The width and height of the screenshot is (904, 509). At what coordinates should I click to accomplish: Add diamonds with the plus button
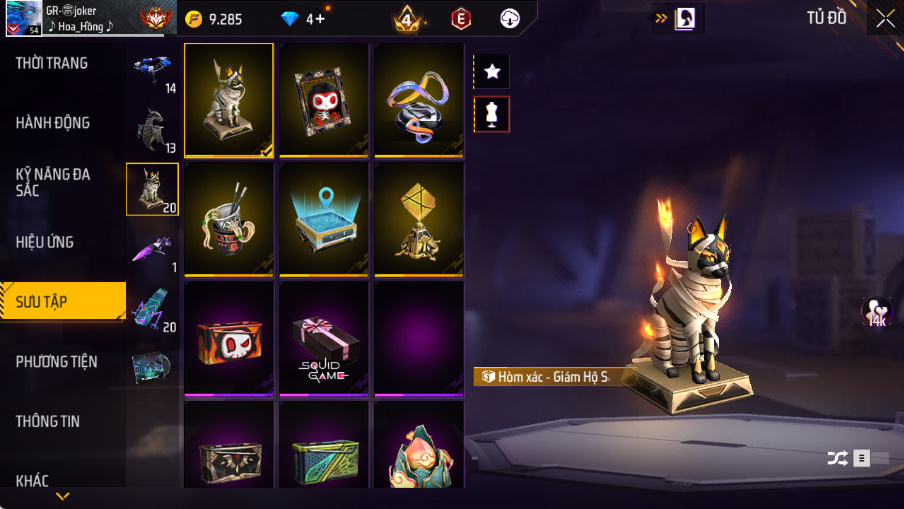(x=320, y=18)
